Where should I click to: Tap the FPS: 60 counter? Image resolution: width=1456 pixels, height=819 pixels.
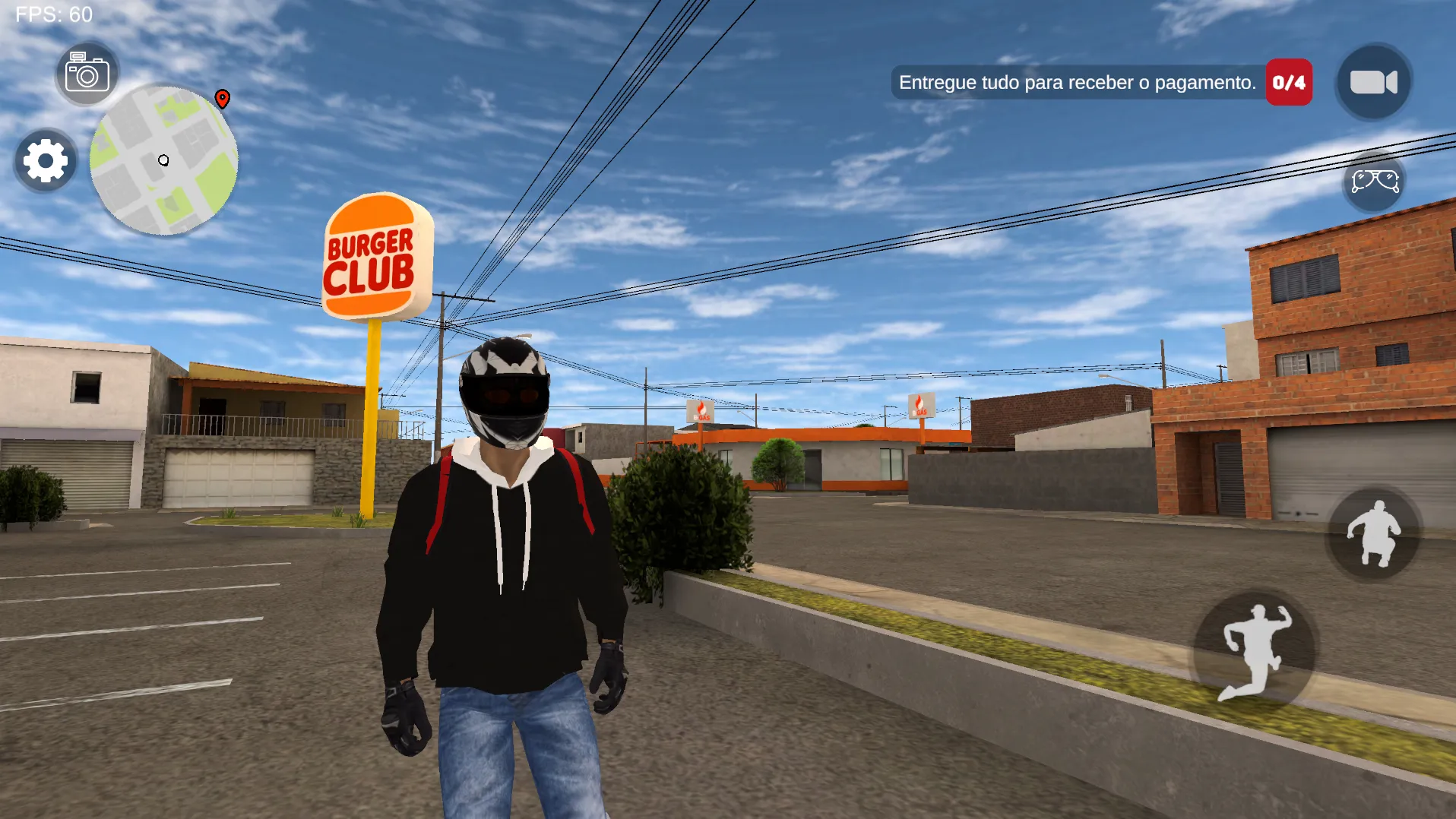point(55,14)
